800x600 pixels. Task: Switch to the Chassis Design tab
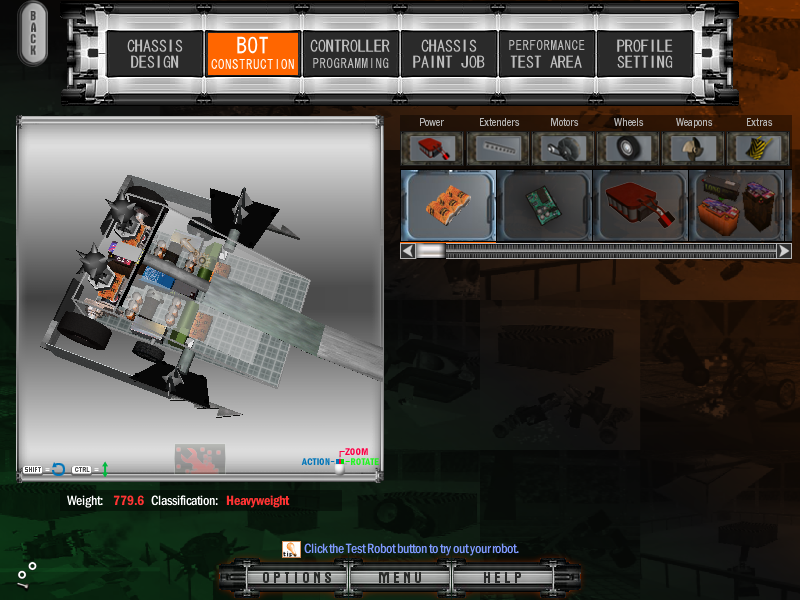[x=153, y=54]
